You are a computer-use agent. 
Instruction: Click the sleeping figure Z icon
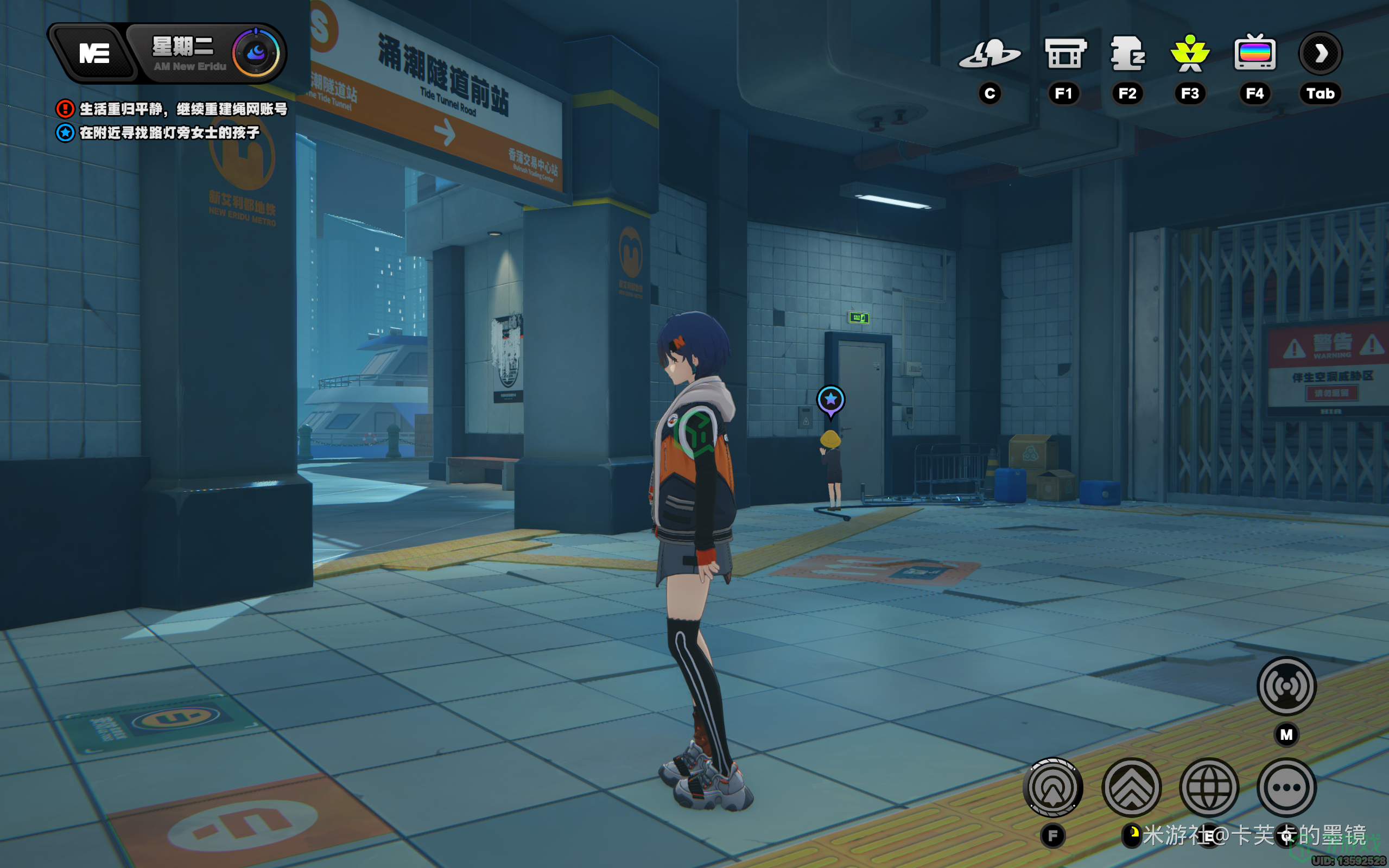click(x=1127, y=54)
